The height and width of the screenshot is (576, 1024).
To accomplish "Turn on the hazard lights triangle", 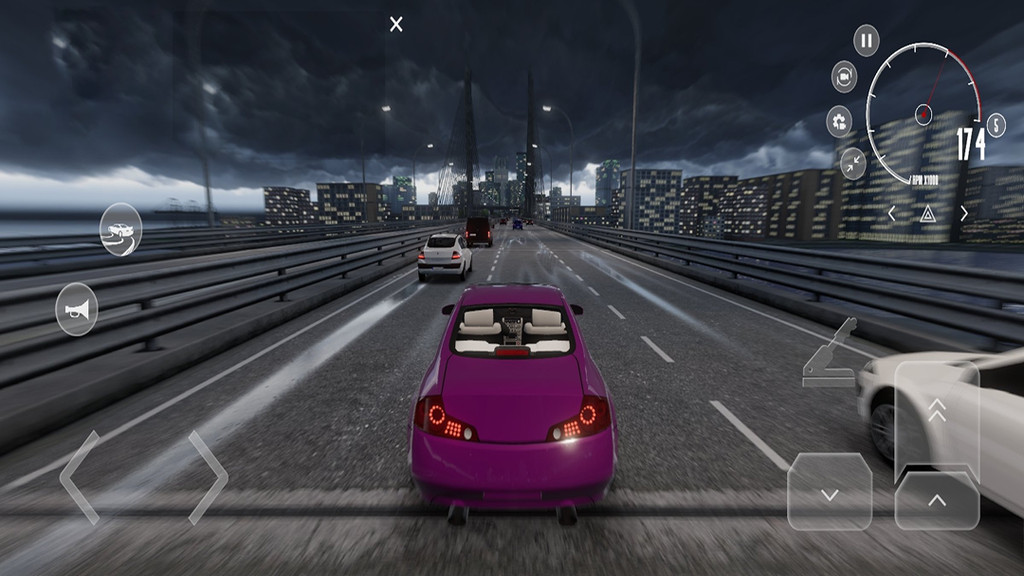I will pyautogui.click(x=927, y=213).
